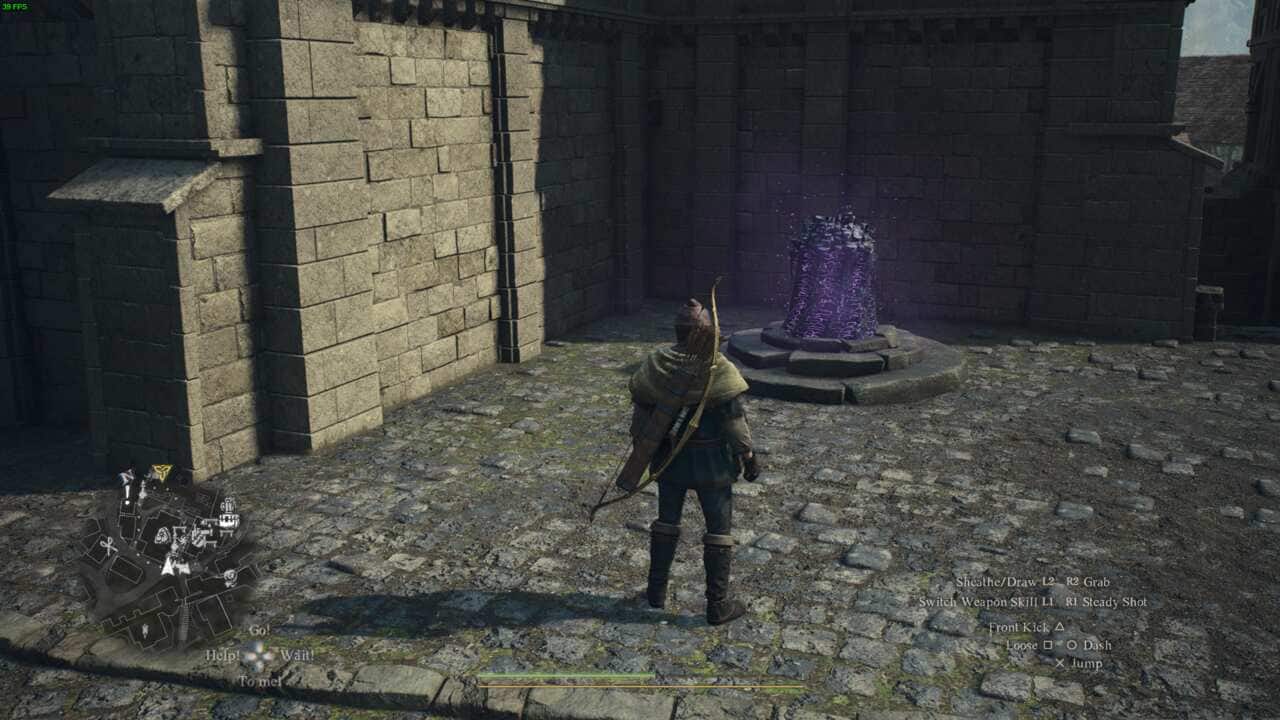This screenshot has height=720, width=1280.
Task: Select the scissors barber marker on minimap
Action: point(108,546)
